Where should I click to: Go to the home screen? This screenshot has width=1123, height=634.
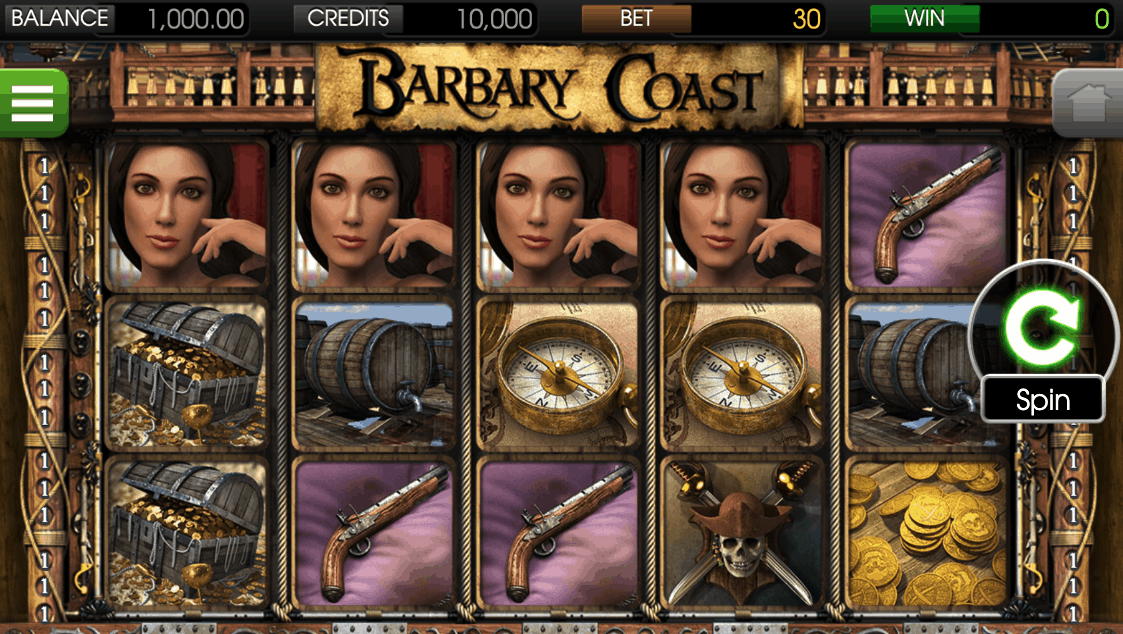[1087, 103]
